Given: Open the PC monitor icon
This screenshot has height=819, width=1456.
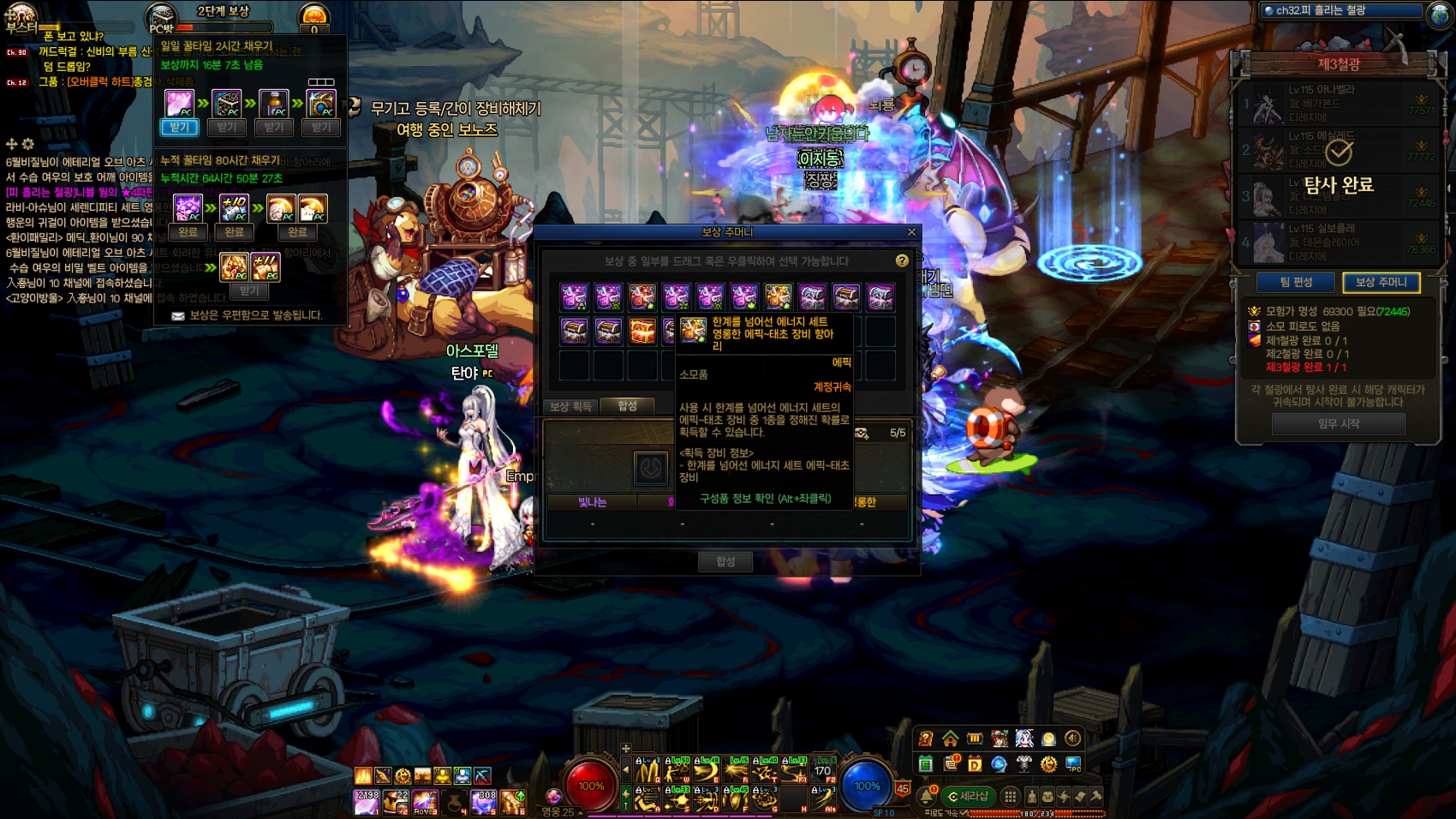Looking at the screenshot, I should (1073, 763).
